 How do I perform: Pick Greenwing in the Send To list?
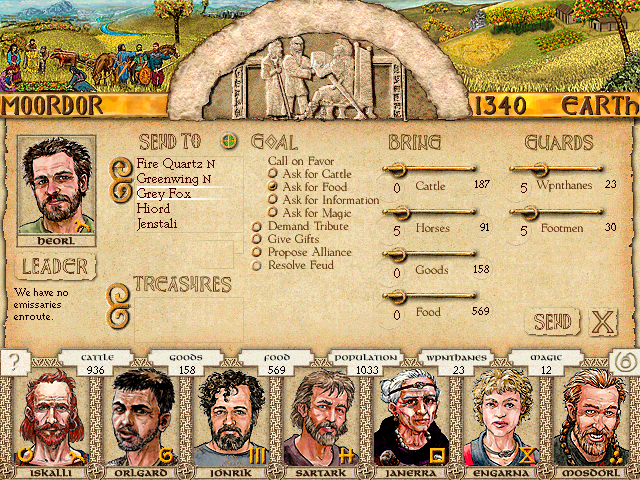(173, 179)
